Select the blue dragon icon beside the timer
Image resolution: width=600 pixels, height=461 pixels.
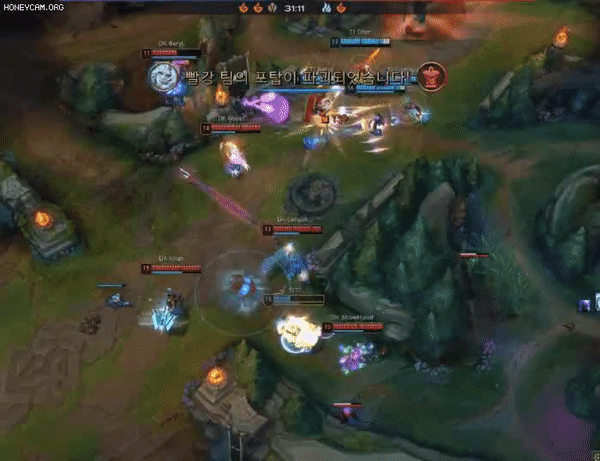[326, 7]
